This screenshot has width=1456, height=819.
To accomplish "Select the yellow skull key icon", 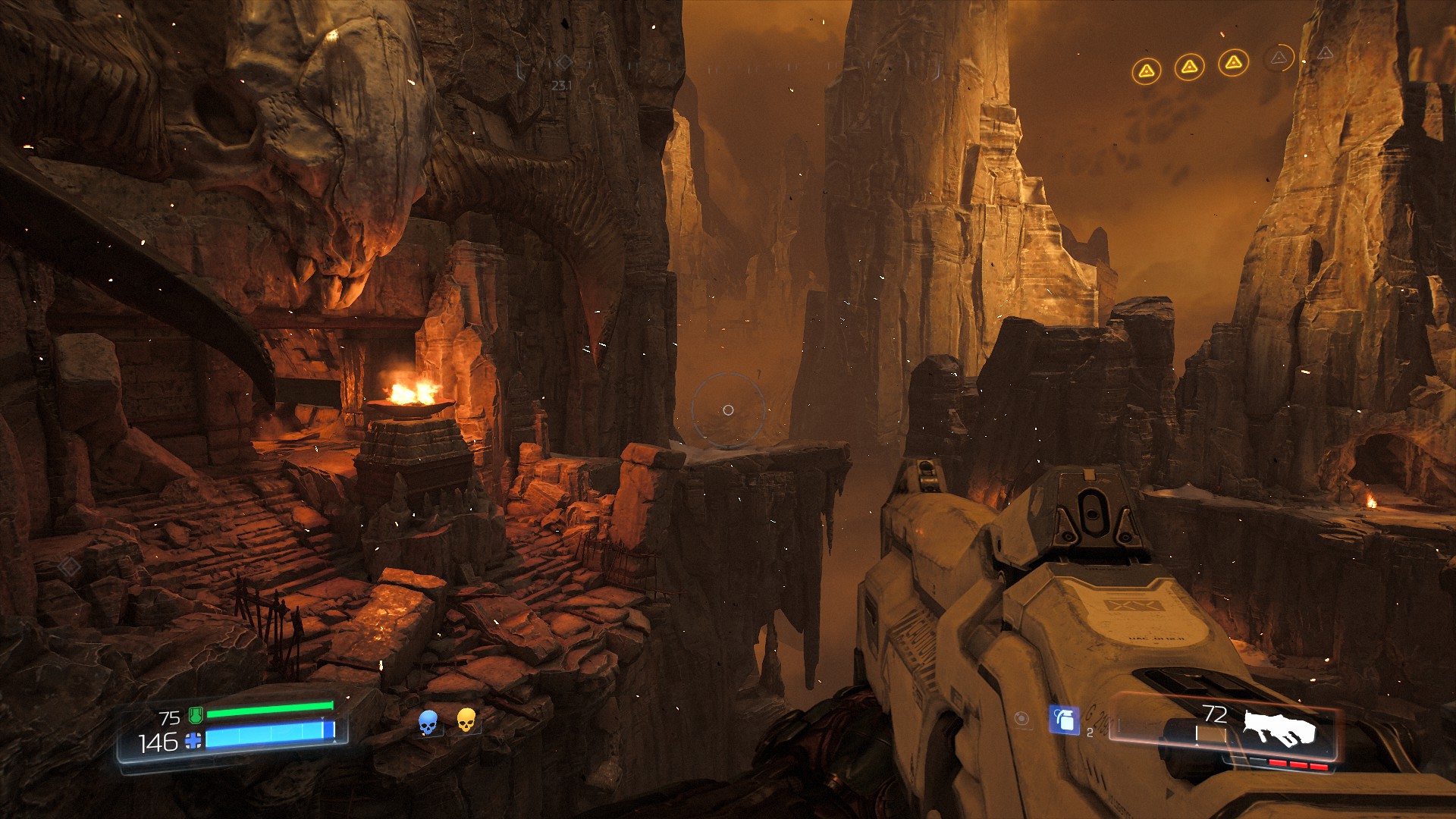I will point(466,721).
